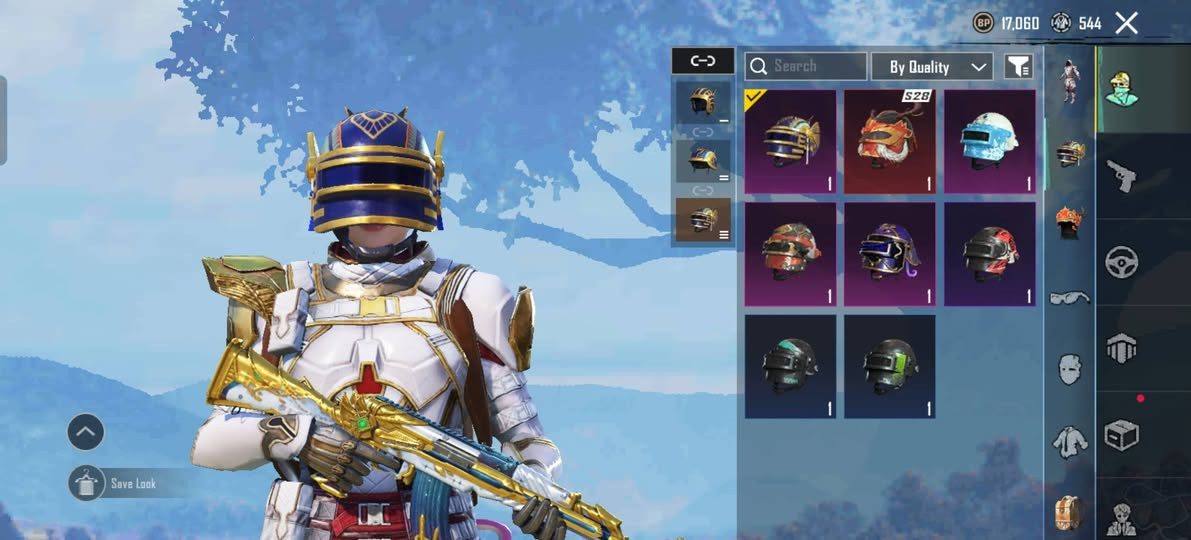1191x540 pixels.
Task: Click the helmet Search field
Action: (806, 66)
